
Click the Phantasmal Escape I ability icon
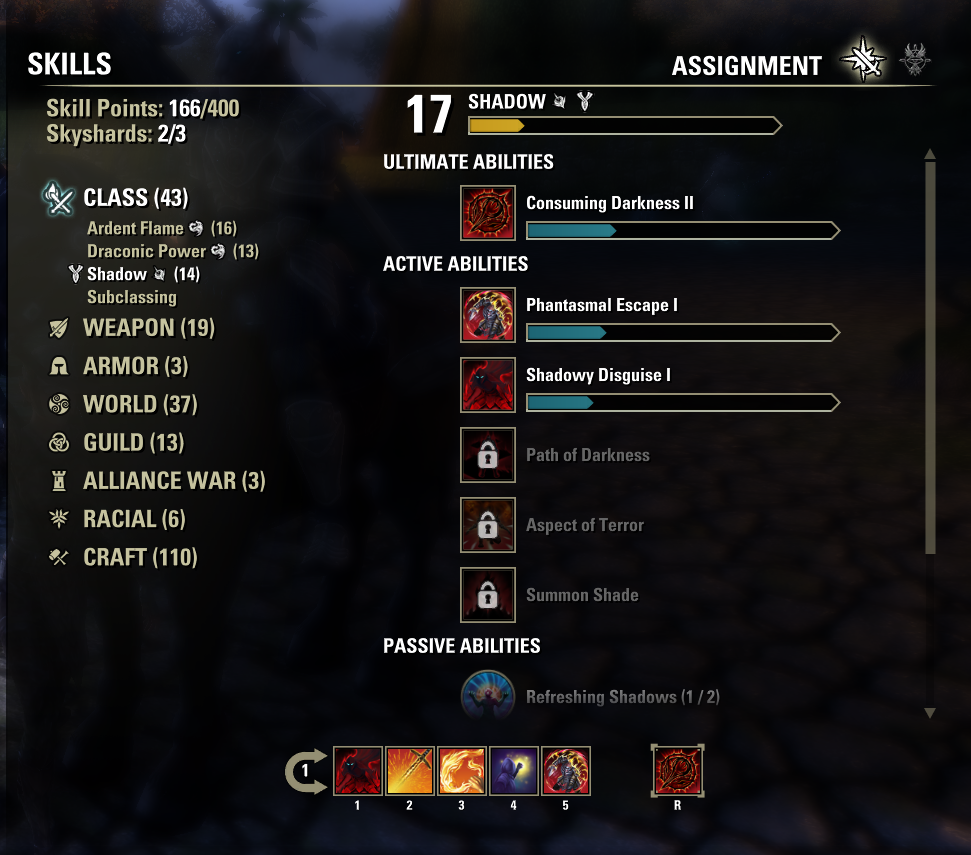488,315
